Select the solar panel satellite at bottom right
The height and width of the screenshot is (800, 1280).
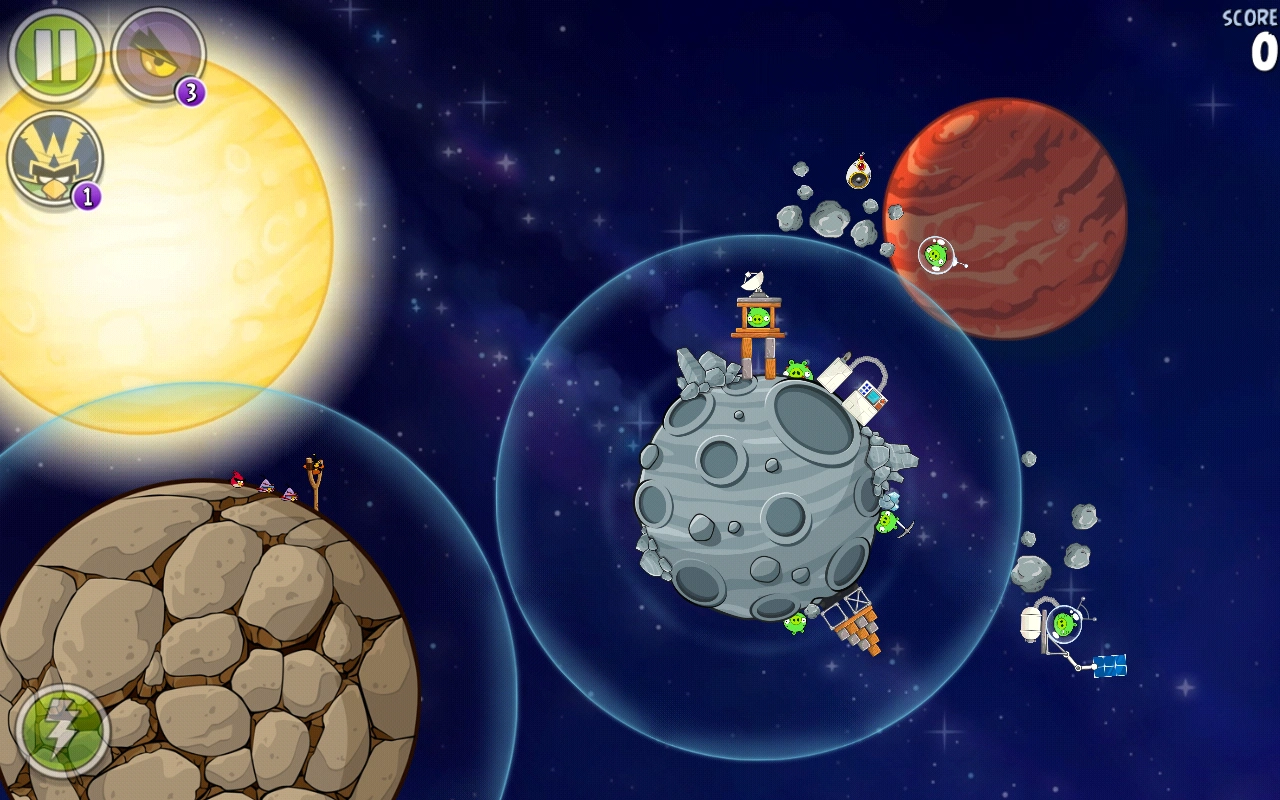click(1111, 666)
